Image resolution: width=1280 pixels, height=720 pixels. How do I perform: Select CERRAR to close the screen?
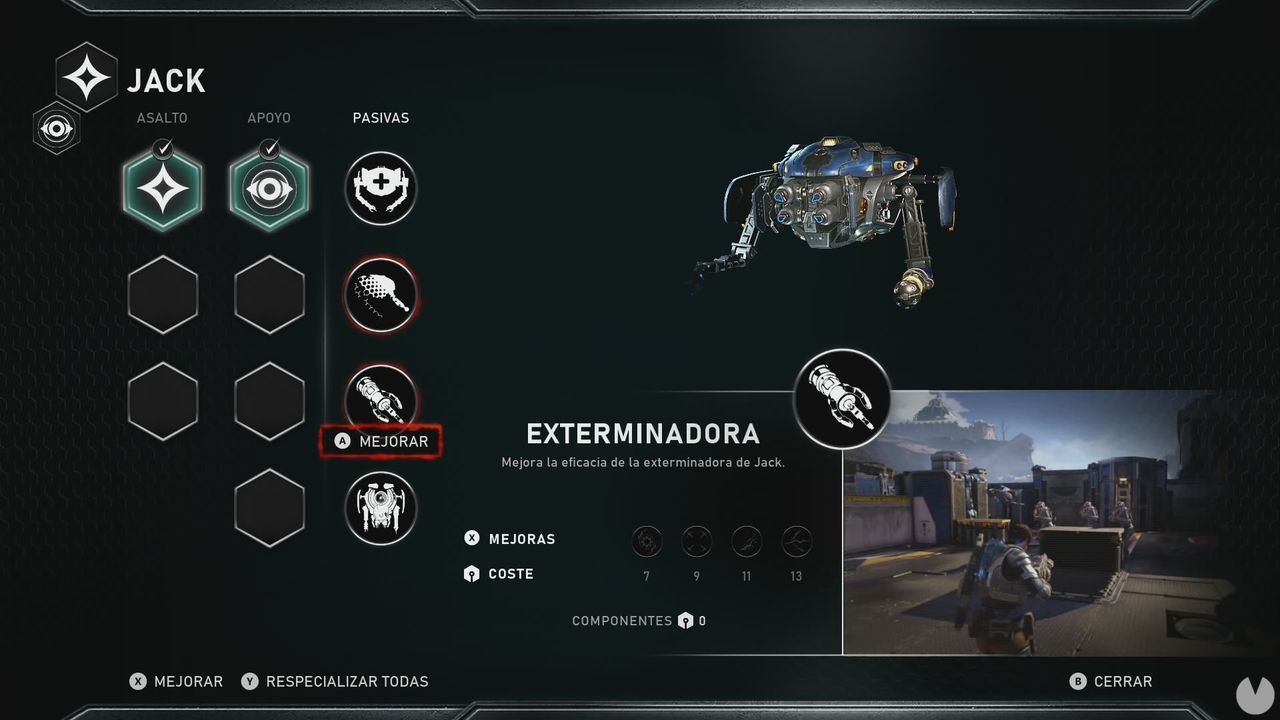[1122, 681]
